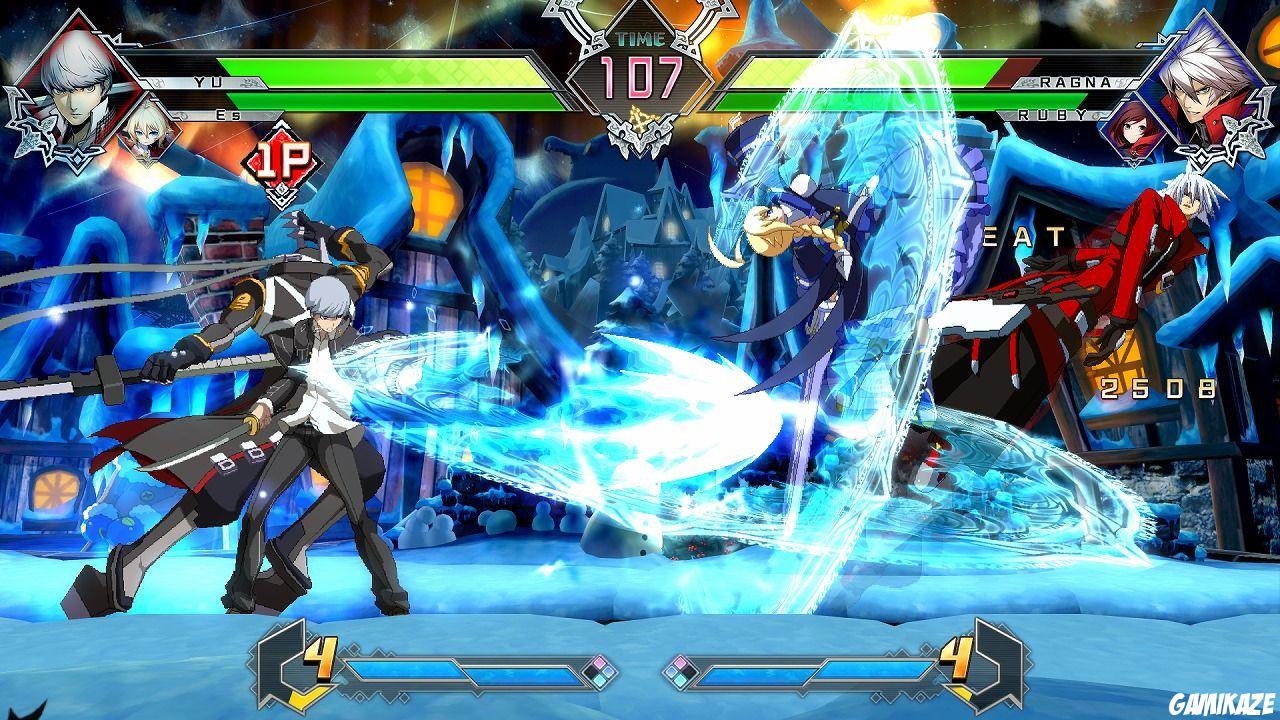Click the crossed-swords crest below the timer
Image resolution: width=1280 pixels, height=720 pixels.
pos(640,130)
